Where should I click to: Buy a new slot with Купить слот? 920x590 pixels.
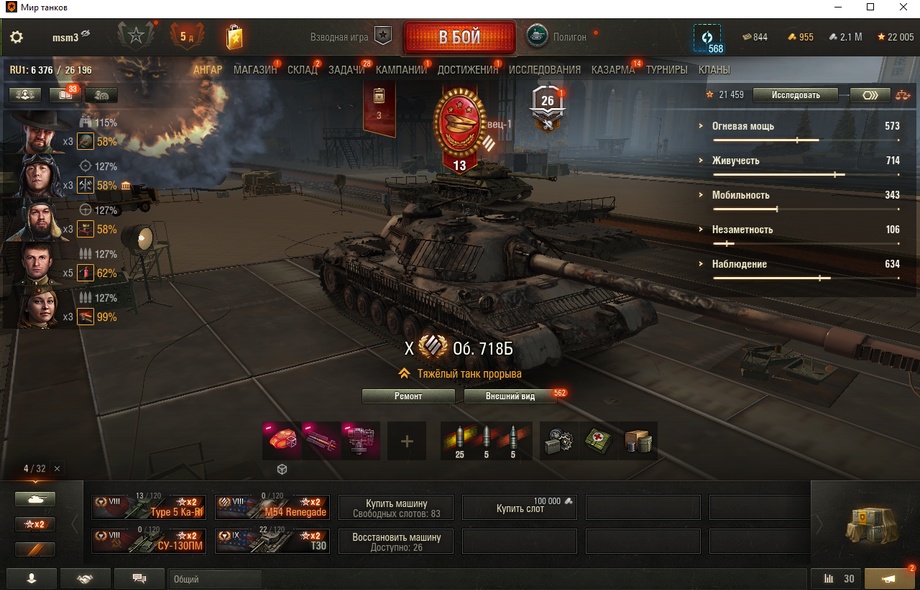[x=519, y=508]
